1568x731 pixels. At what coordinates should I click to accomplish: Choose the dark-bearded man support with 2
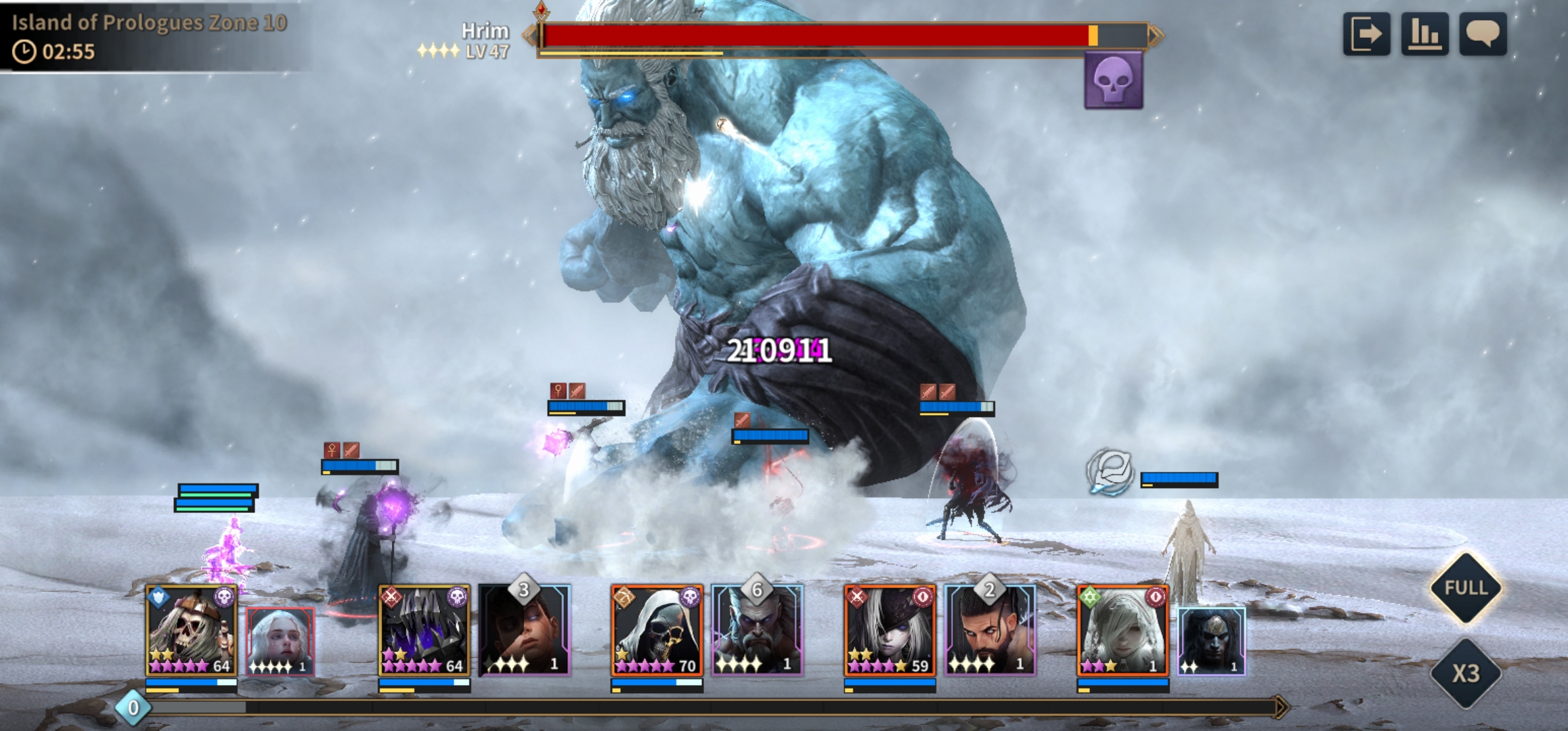(990, 631)
